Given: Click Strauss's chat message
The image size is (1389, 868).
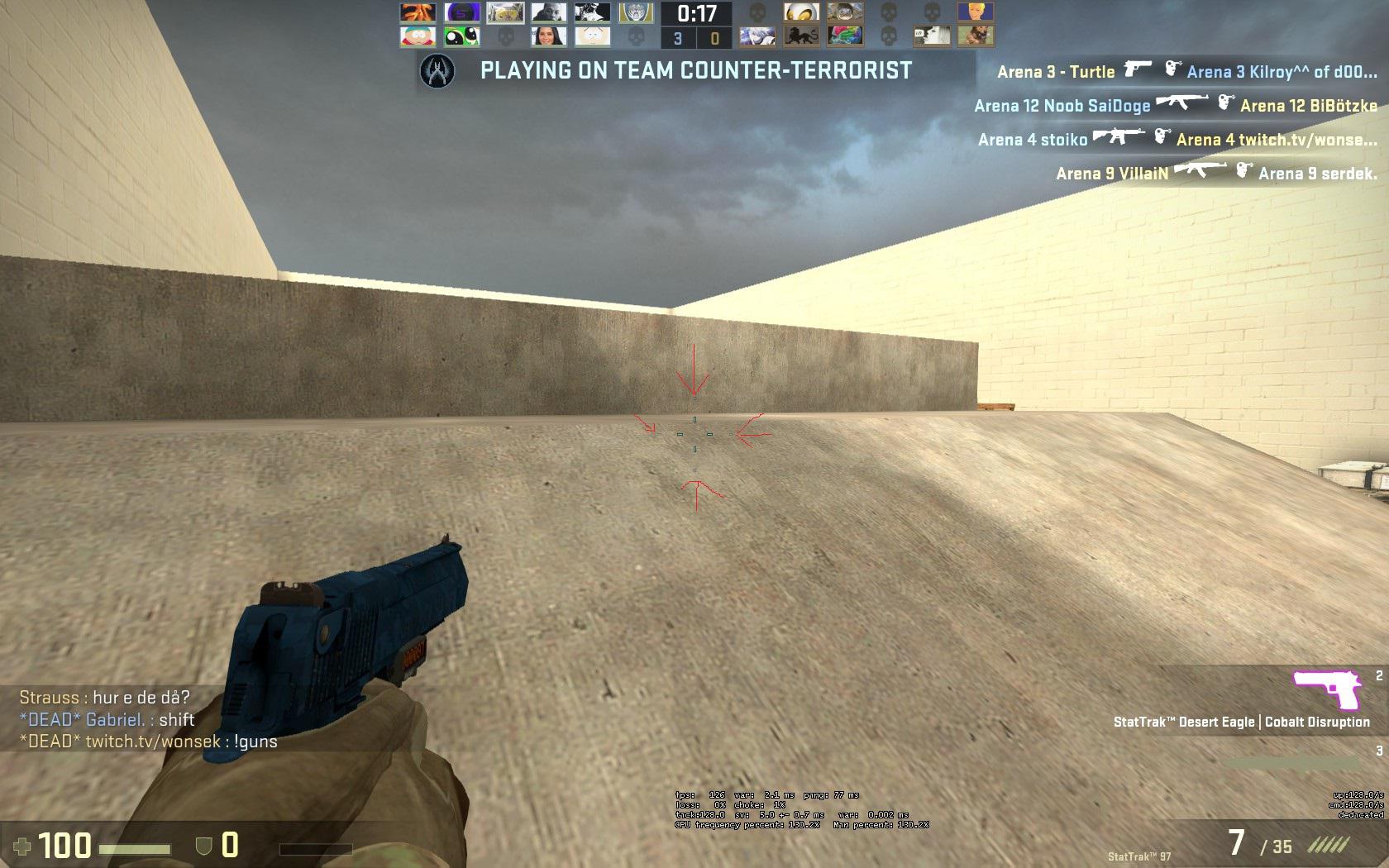Looking at the screenshot, I should pyautogui.click(x=105, y=698).
